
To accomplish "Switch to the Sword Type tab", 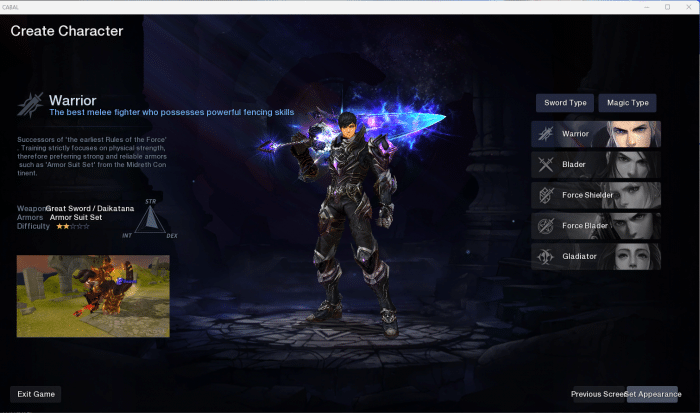I will click(565, 103).
